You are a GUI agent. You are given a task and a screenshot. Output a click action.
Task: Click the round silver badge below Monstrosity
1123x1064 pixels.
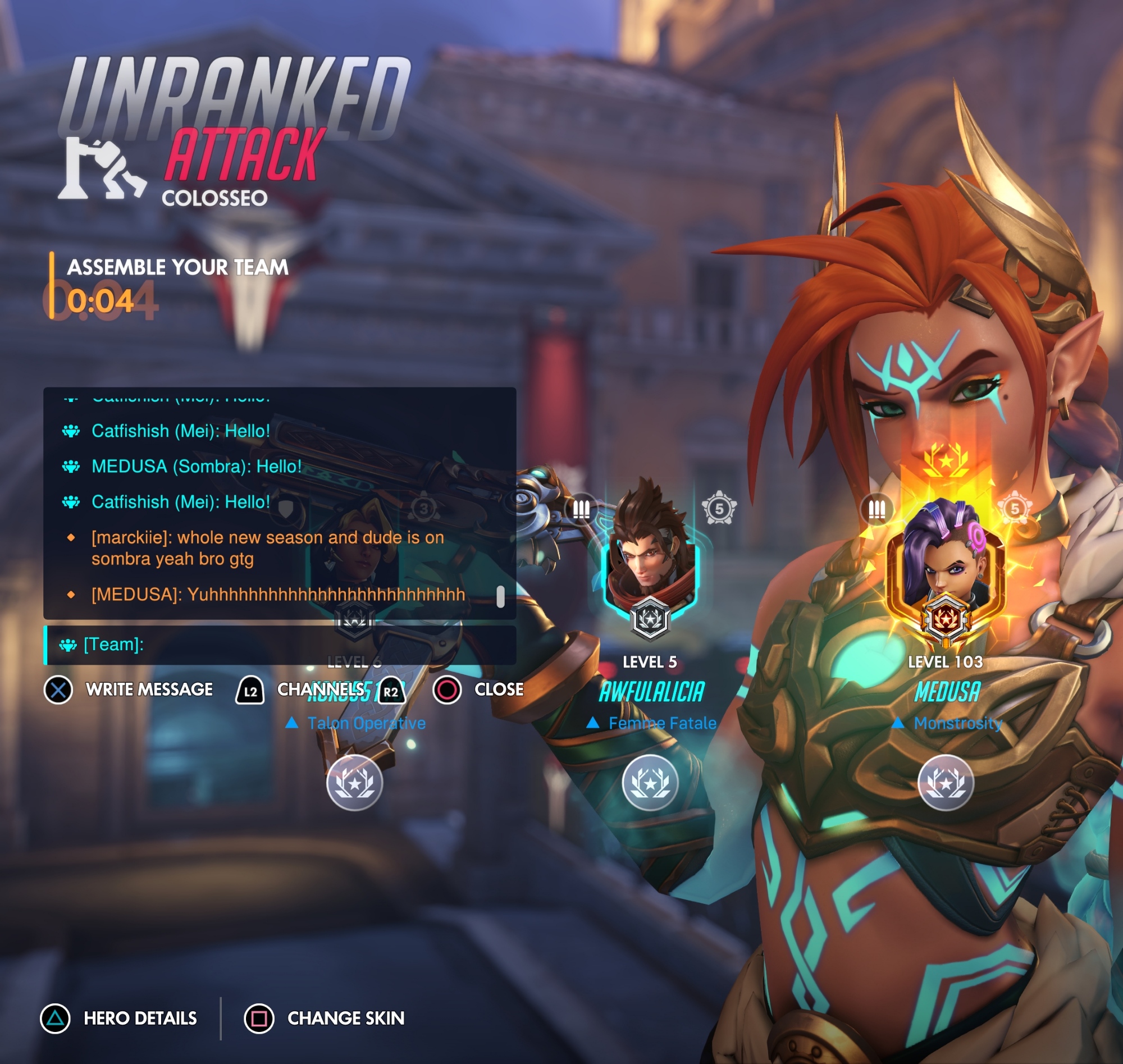(x=946, y=783)
